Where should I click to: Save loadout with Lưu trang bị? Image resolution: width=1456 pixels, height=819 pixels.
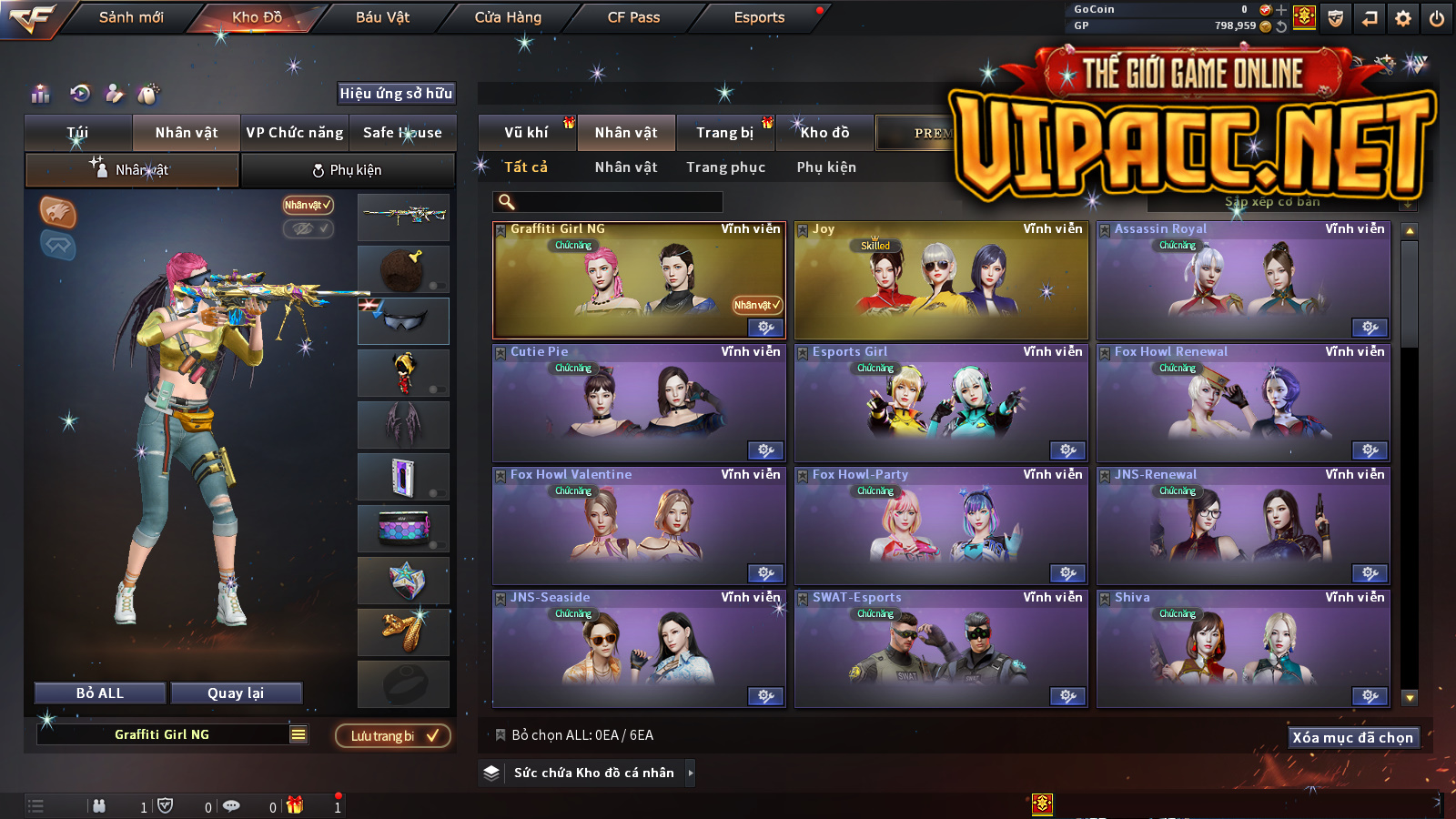click(393, 735)
